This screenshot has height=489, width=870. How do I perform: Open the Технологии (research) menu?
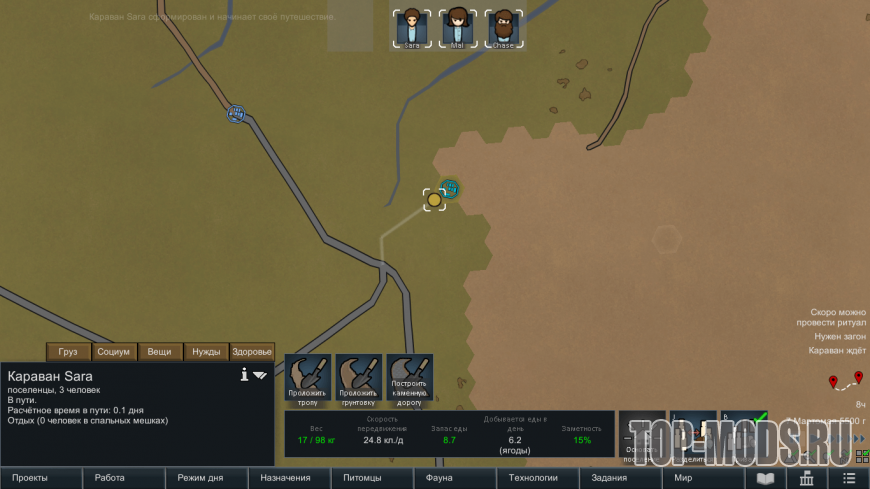pos(533,478)
